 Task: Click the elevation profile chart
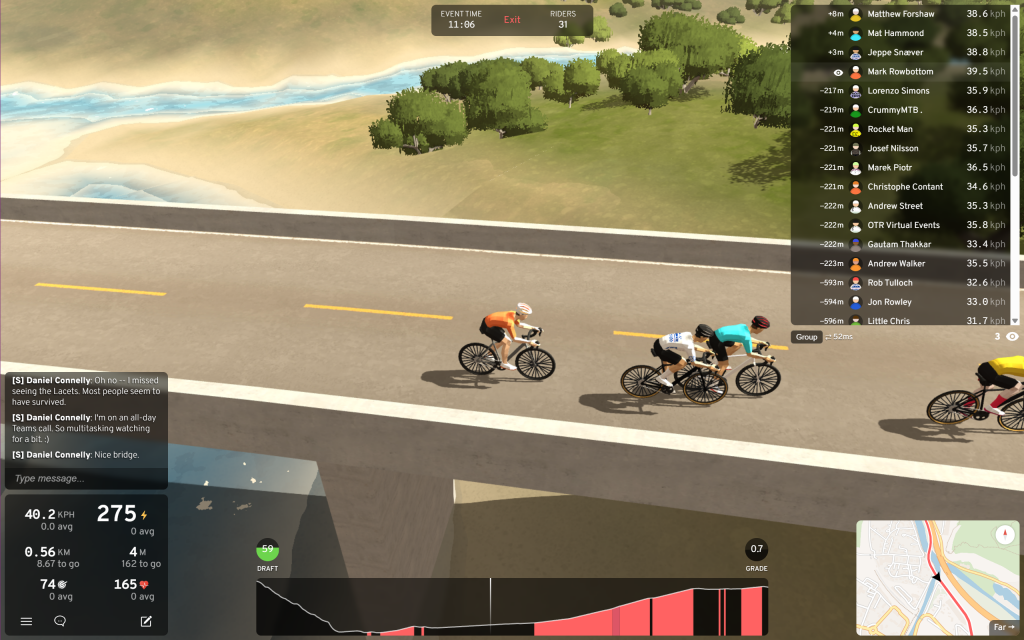(x=512, y=607)
